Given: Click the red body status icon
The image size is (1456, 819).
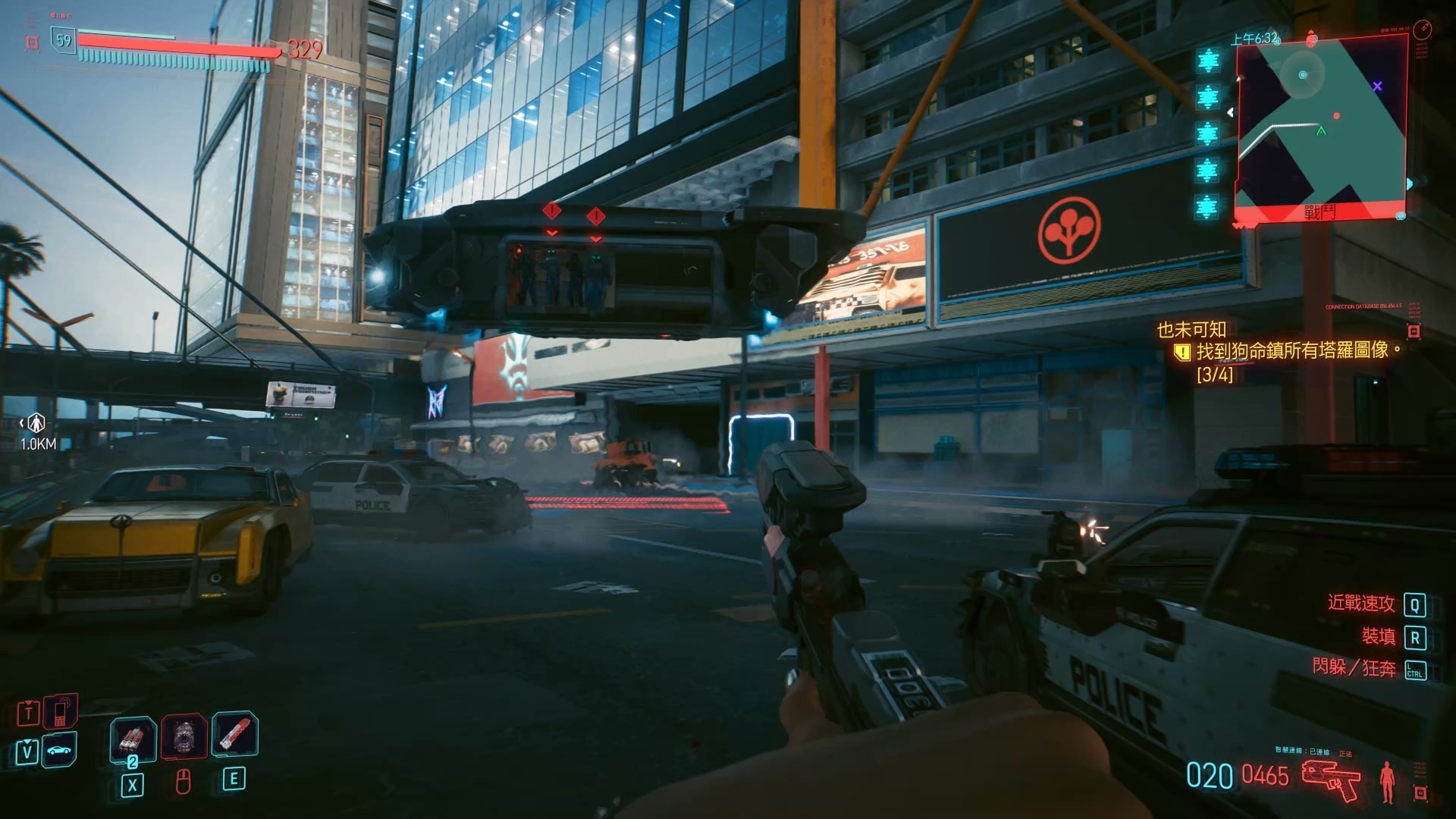Looking at the screenshot, I should [x=1389, y=783].
